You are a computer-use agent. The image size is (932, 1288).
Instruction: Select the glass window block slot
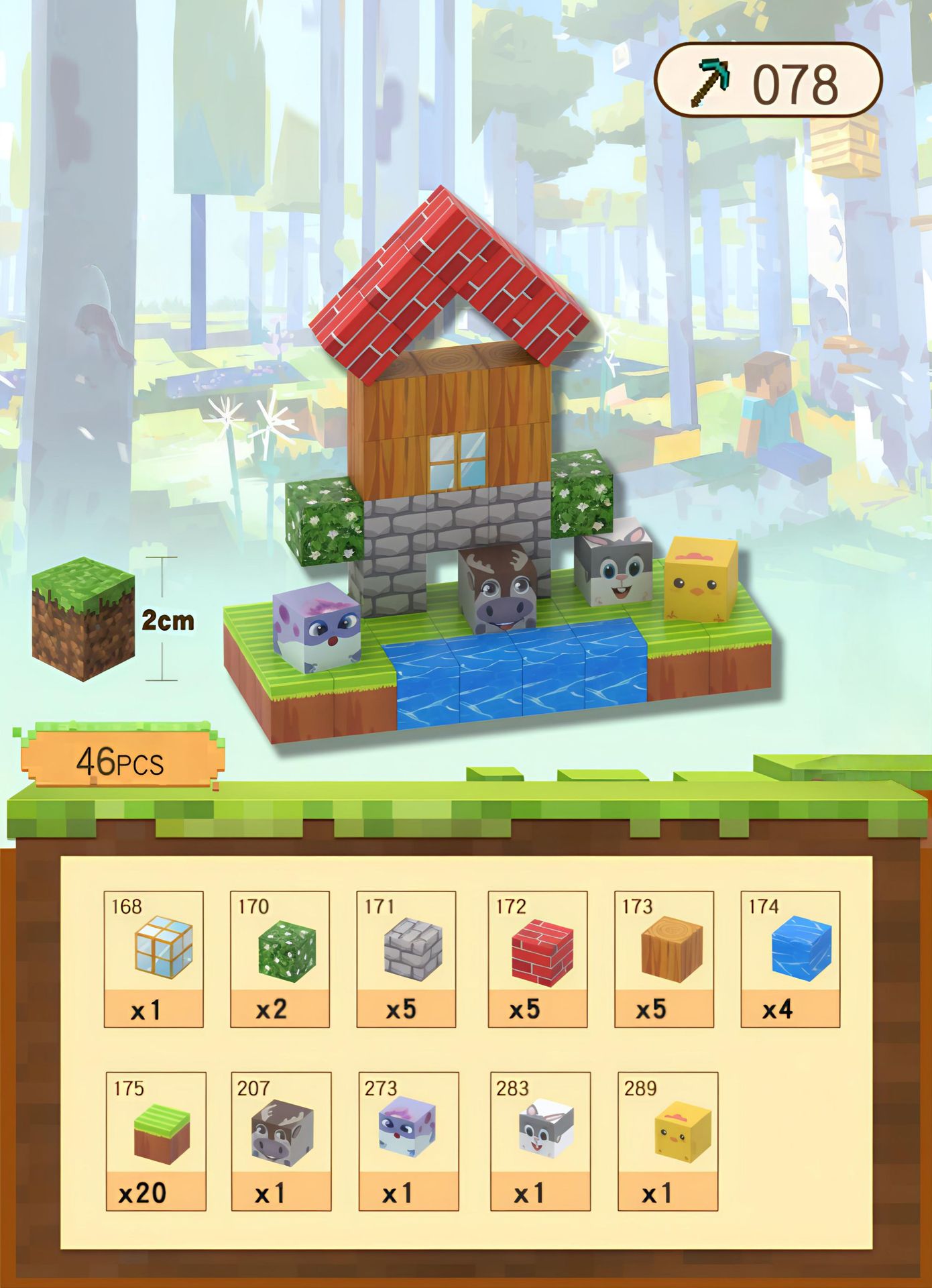pos(154,959)
